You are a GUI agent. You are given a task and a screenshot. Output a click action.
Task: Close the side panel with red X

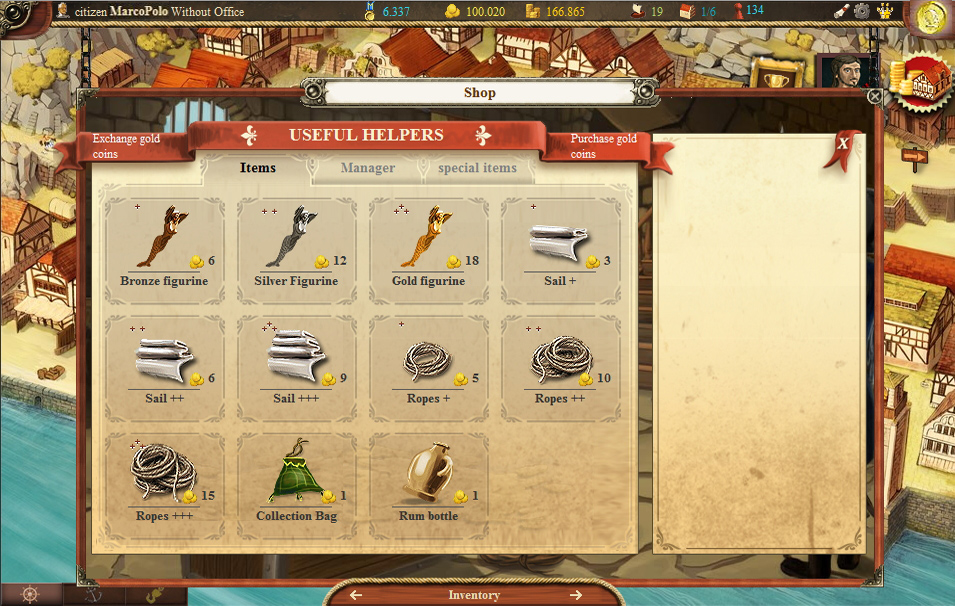coord(844,144)
